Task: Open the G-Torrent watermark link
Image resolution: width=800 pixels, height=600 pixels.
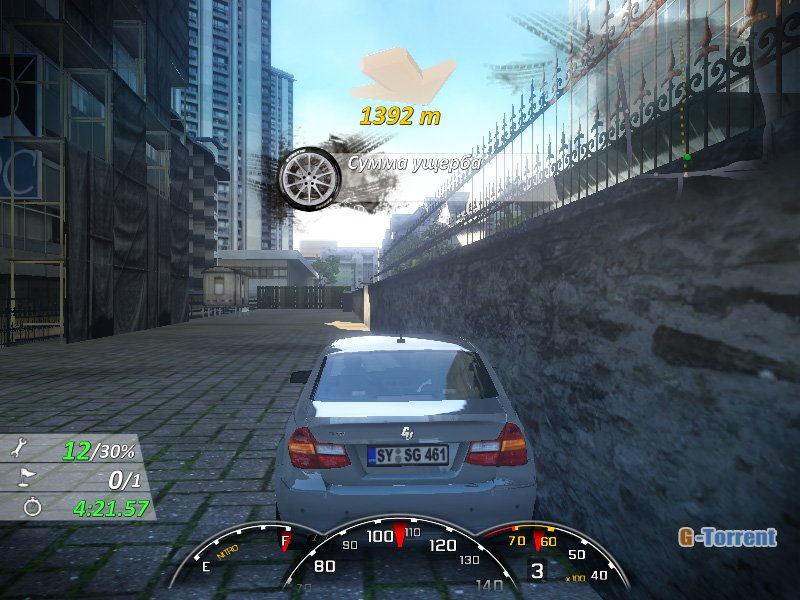Action: point(727,537)
